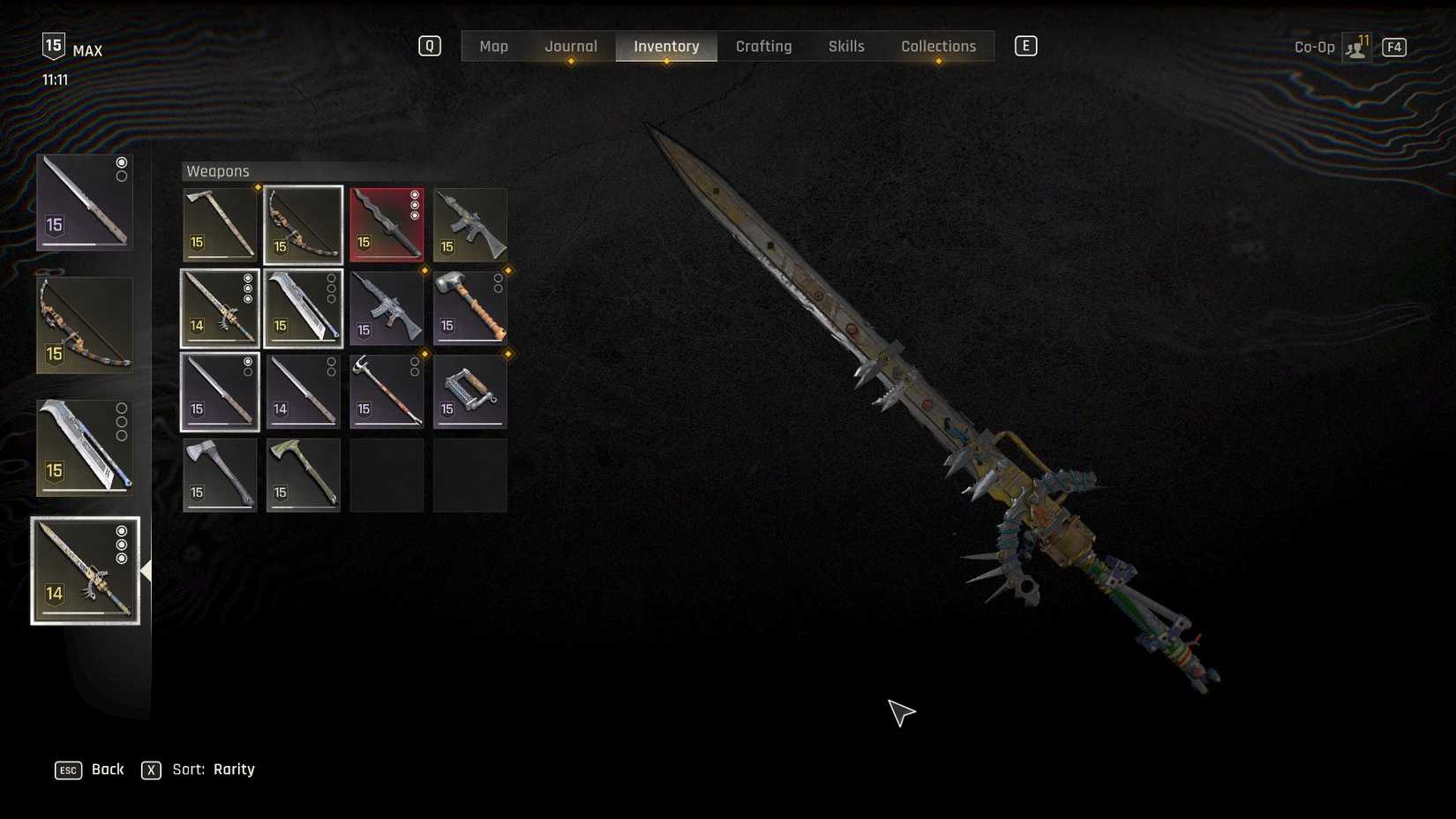Select the spring-loaded knuckle weapon icon
1456x819 pixels.
[x=468, y=391]
